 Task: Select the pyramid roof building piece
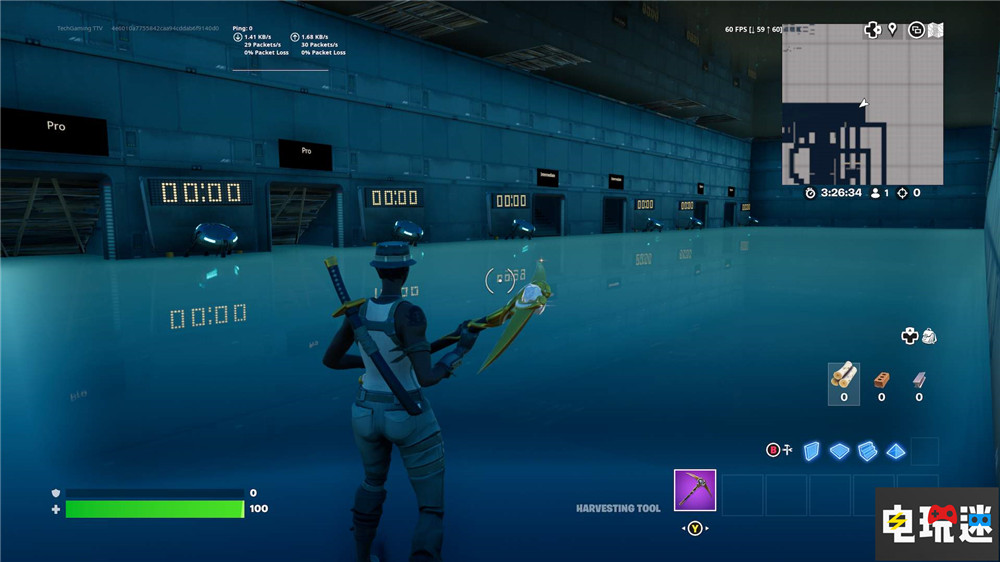point(895,451)
